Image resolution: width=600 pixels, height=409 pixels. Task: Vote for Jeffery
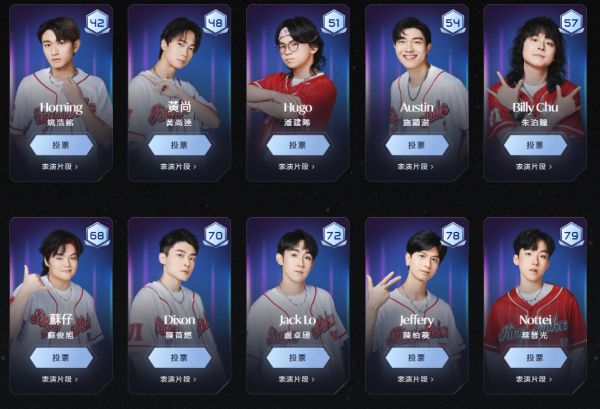click(416, 357)
